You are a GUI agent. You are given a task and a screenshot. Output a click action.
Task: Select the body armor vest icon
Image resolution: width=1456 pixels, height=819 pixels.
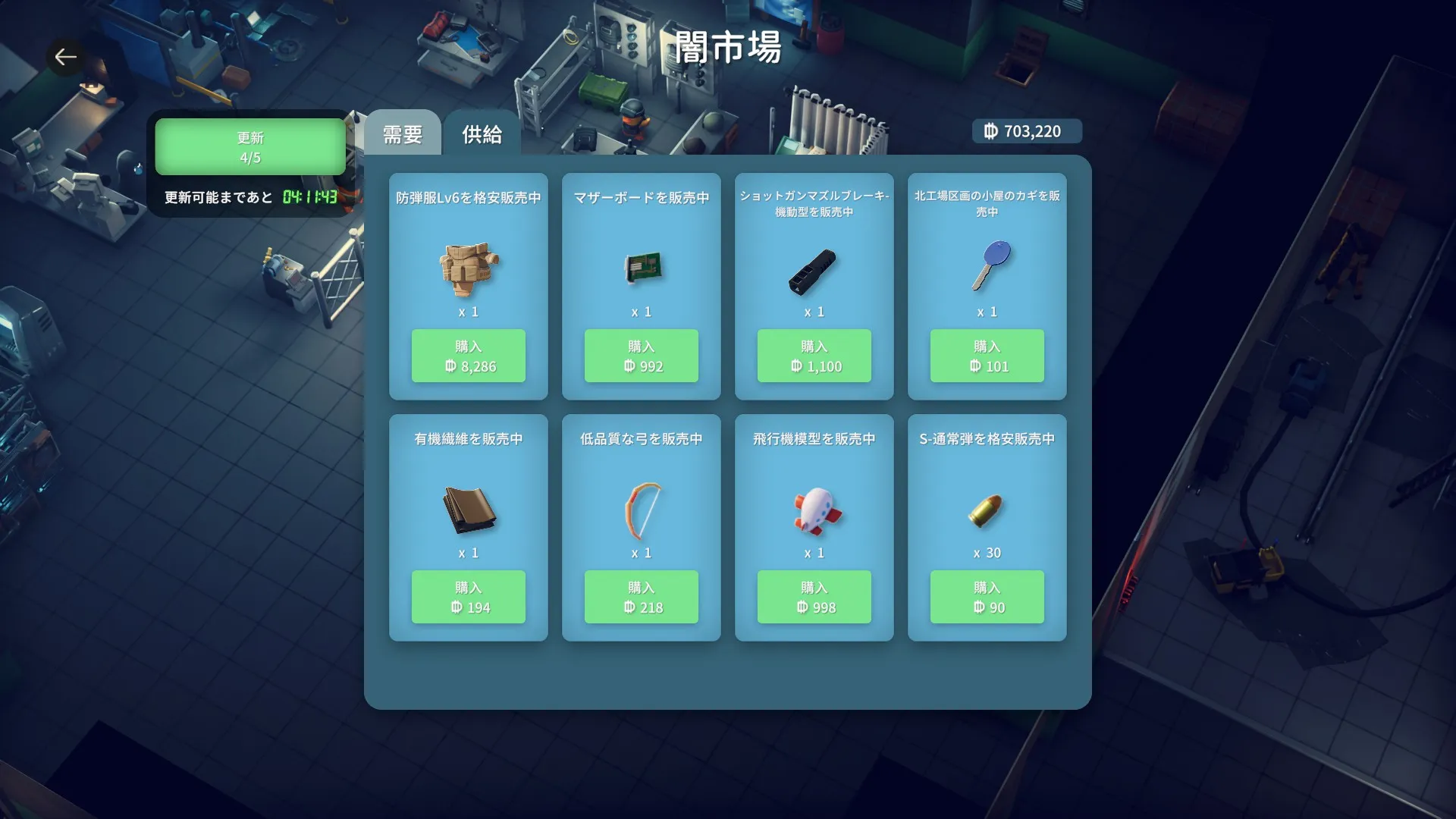469,268
